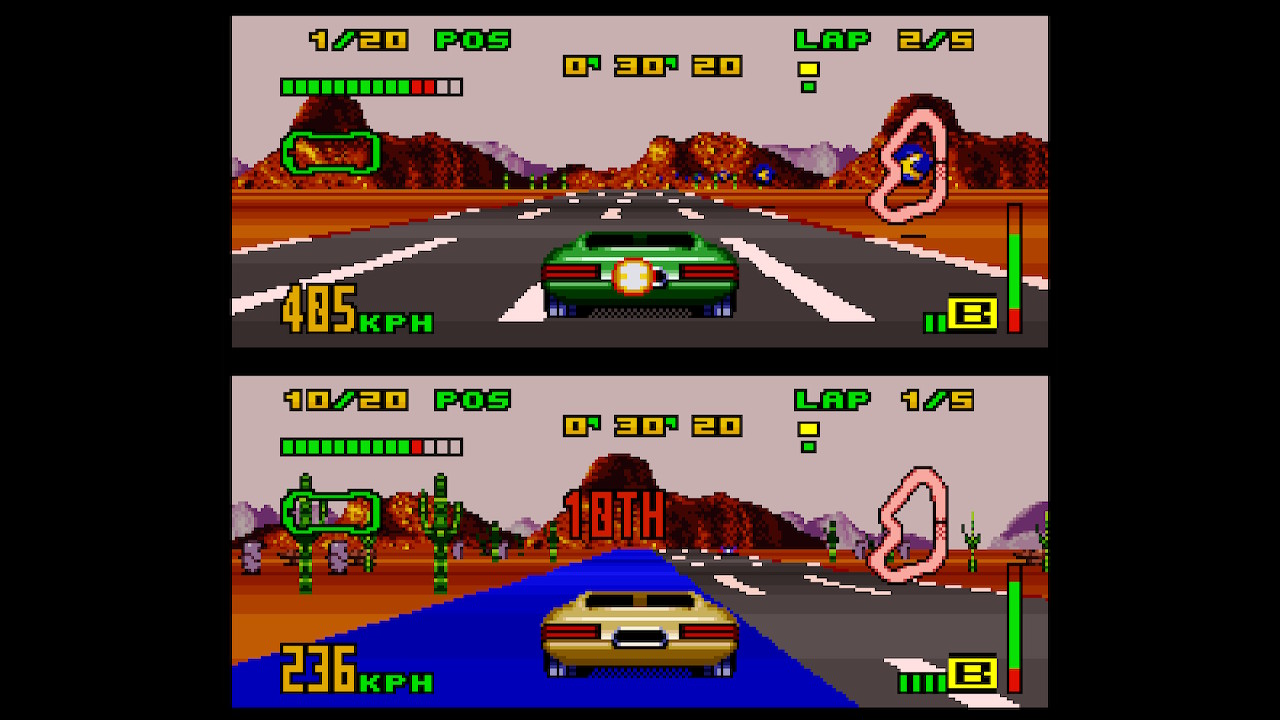Screen dimensions: 1280x720
Task: Click the pink track map on bottom screen
Action: coord(912,520)
